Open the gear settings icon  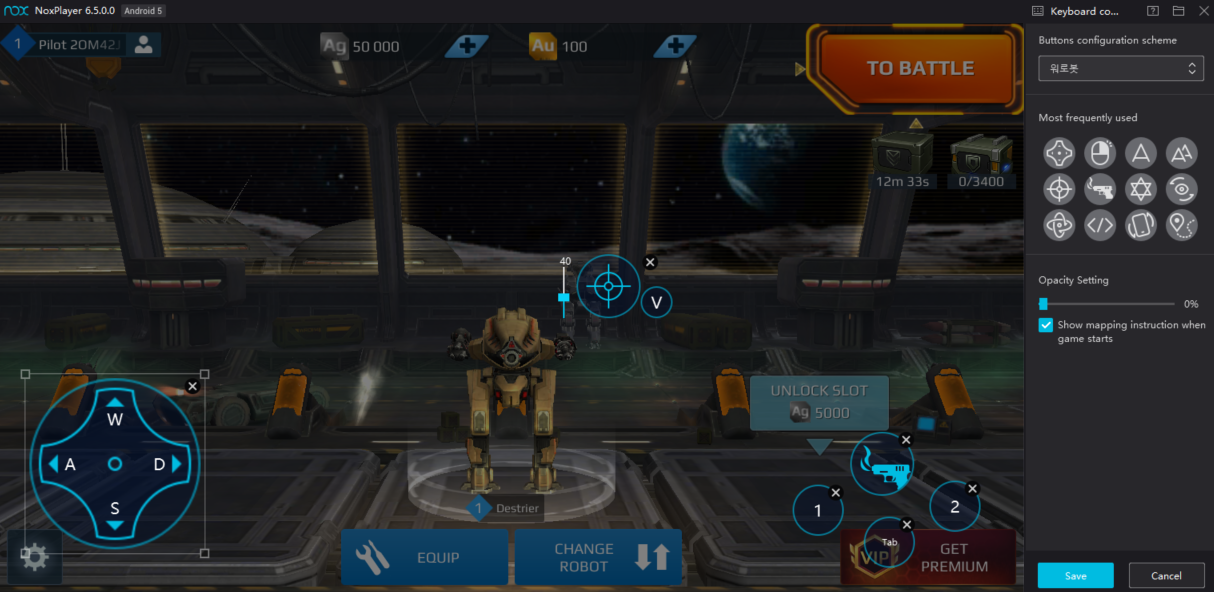35,557
